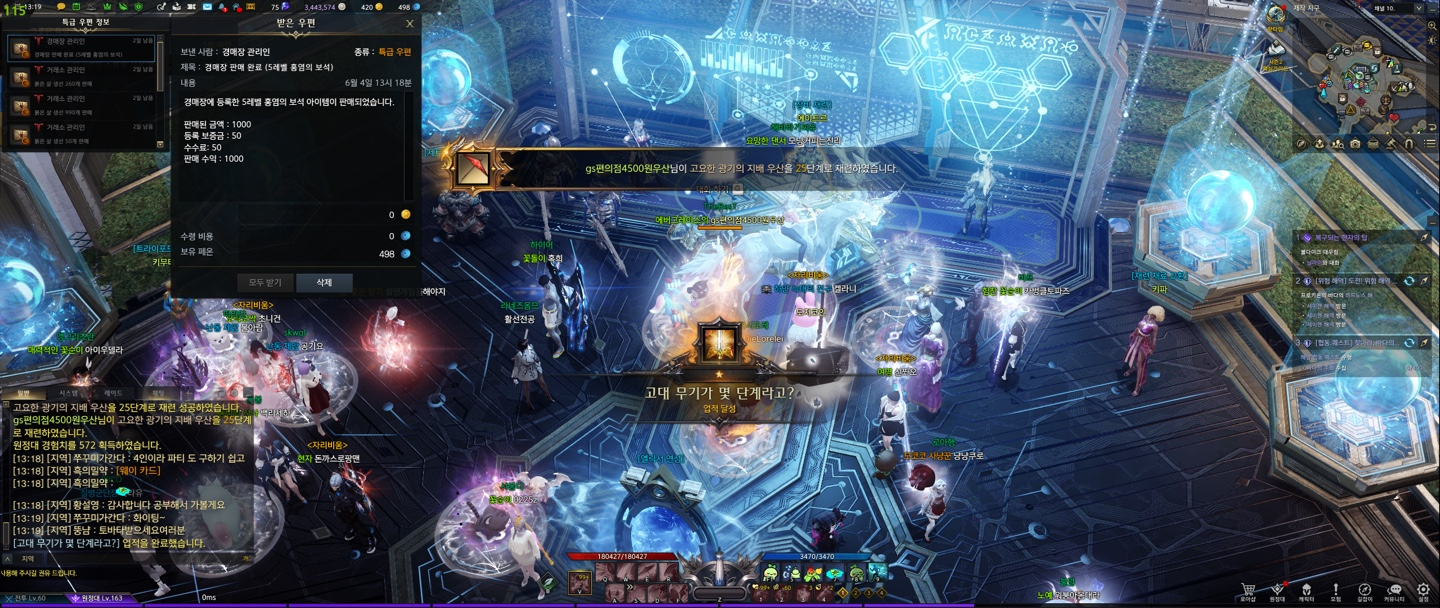Select the first 경매장 관리인 mail entry
Viewport: 1440px width, 608px height.
tap(80, 48)
